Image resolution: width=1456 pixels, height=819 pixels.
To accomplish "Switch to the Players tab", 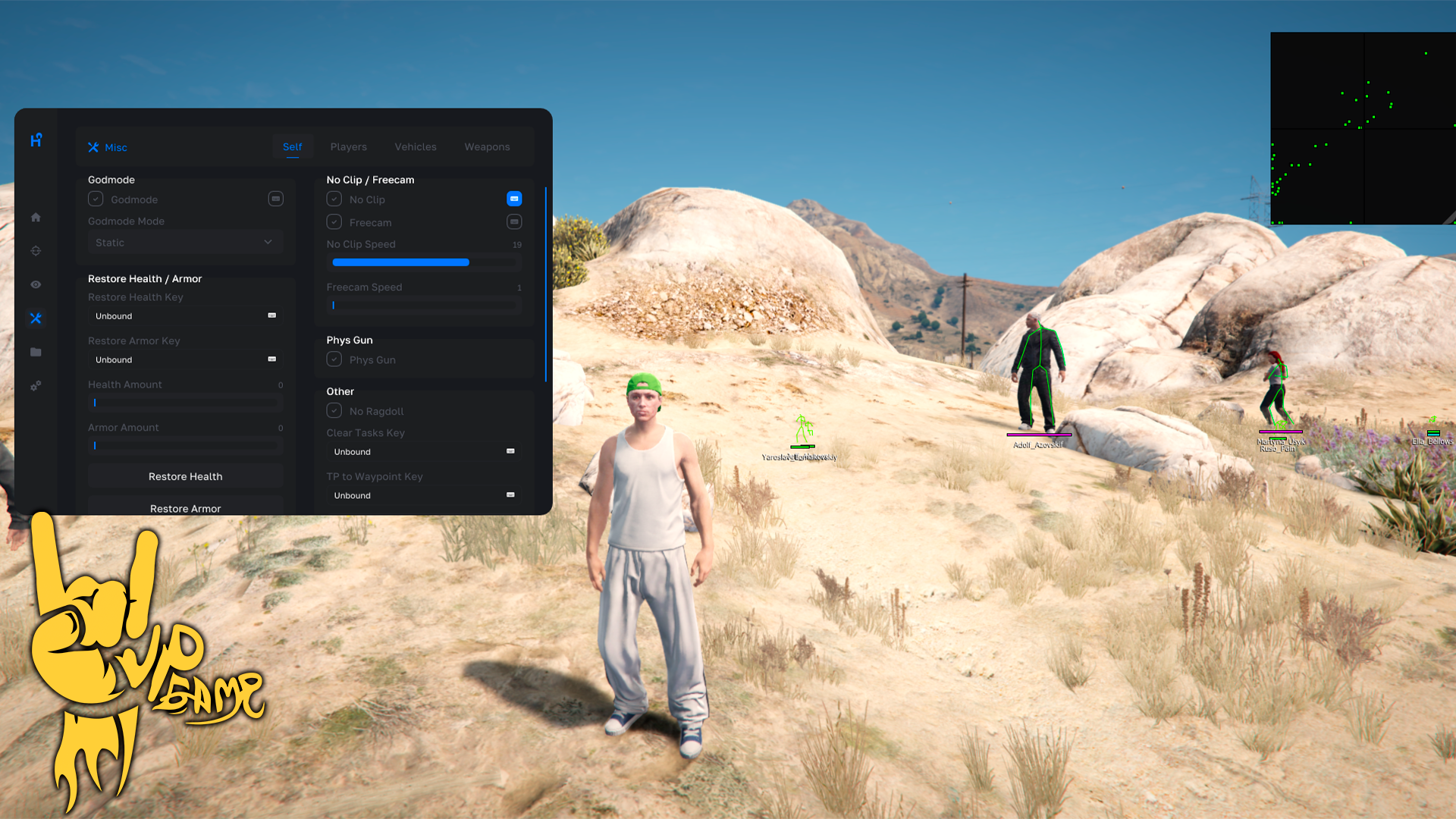I will [348, 147].
